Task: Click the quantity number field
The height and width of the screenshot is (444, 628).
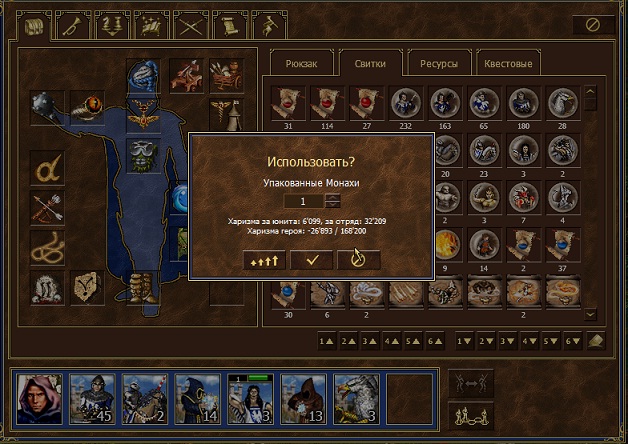Action: pyautogui.click(x=304, y=201)
